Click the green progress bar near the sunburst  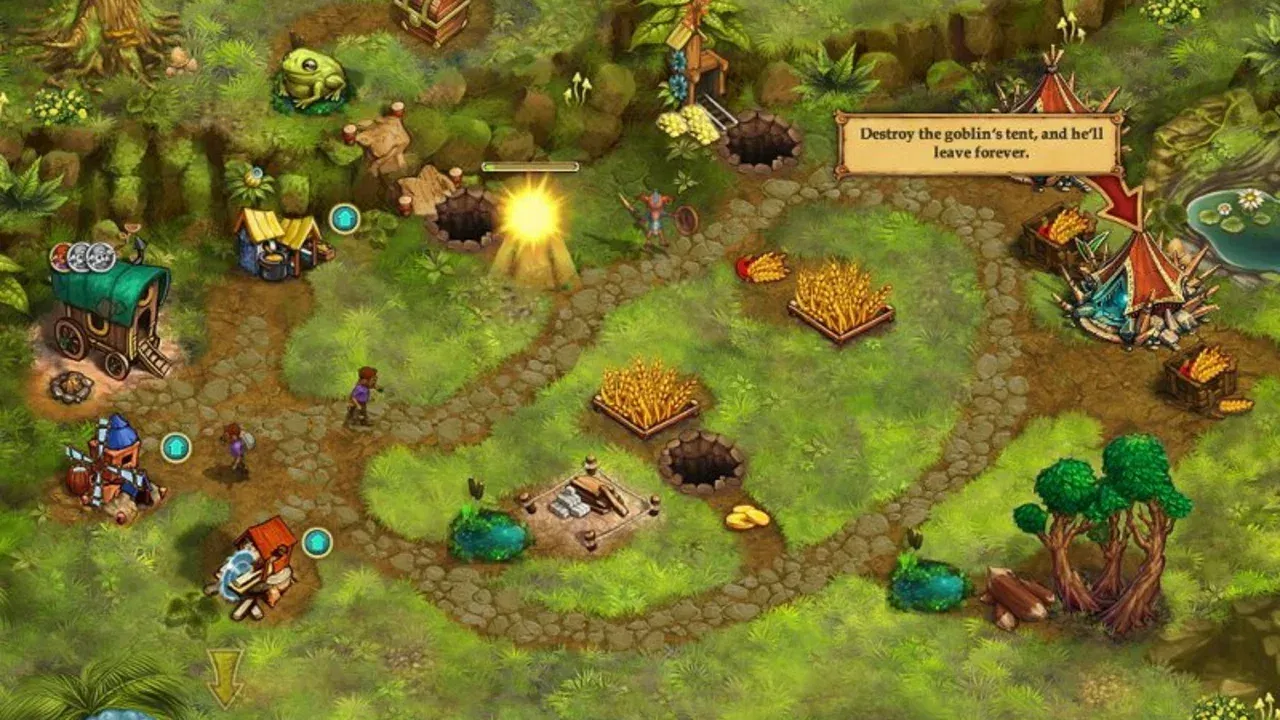530,168
